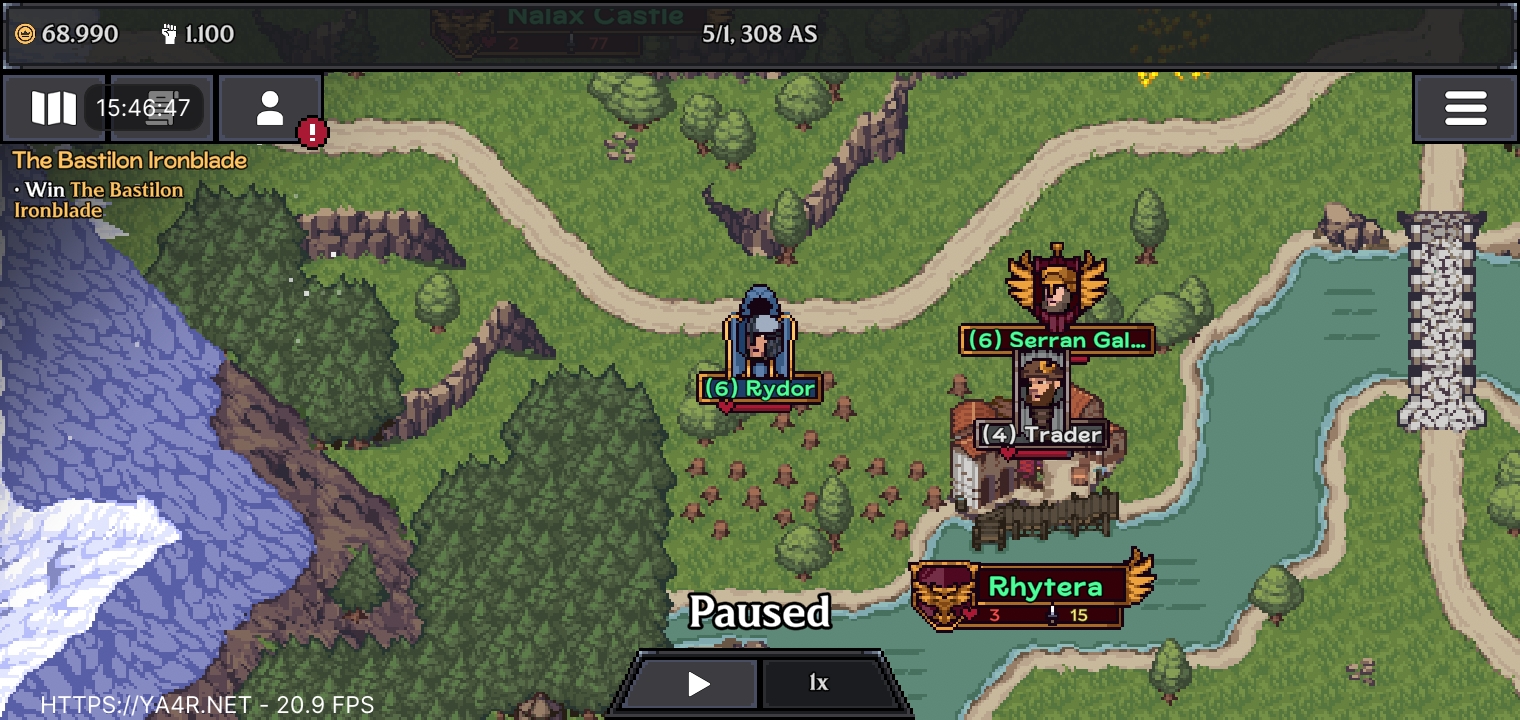Open the scroll quest log button
This screenshot has width=1520, height=720.
160,108
